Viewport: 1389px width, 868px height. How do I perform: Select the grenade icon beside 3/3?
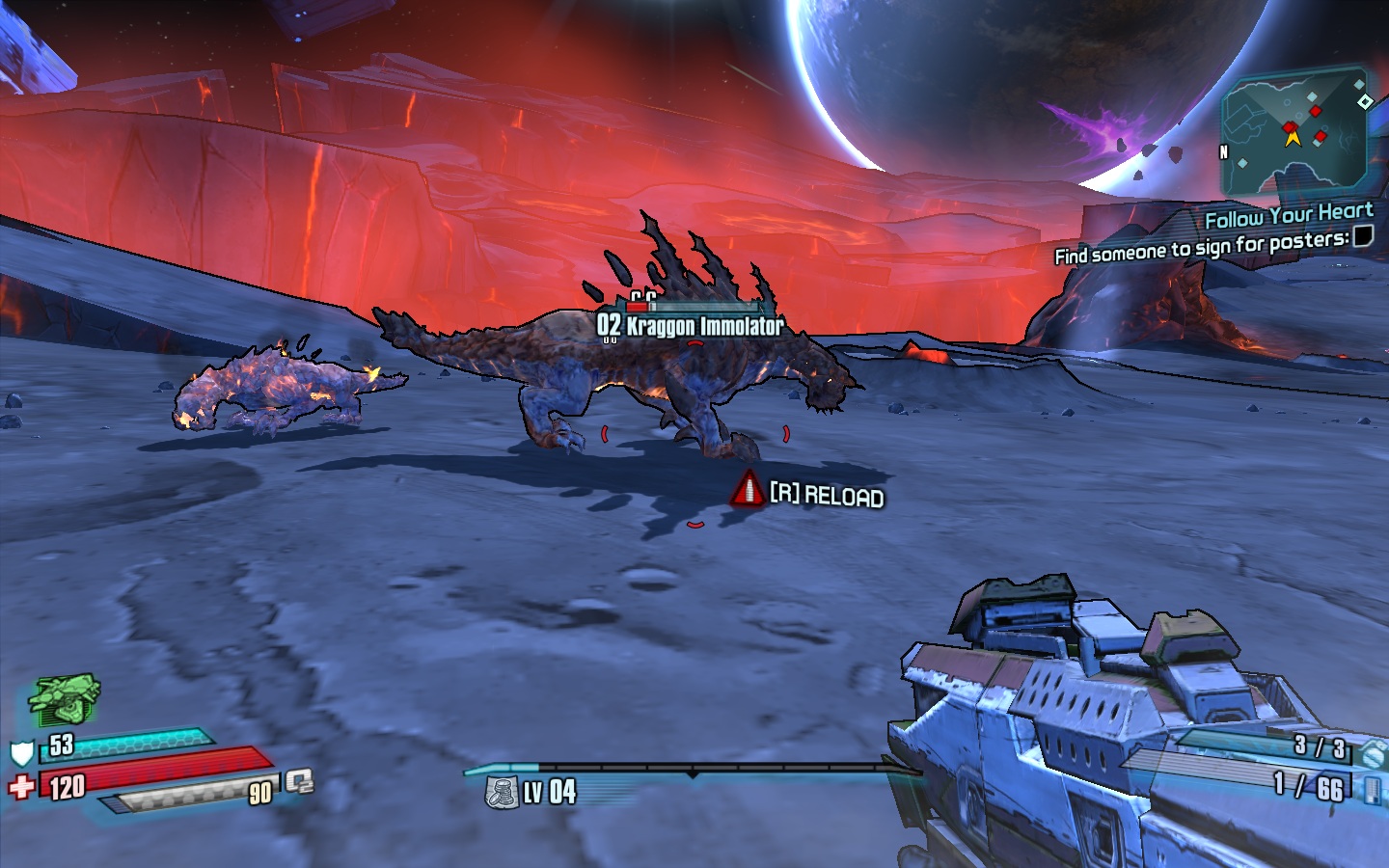click(1373, 753)
